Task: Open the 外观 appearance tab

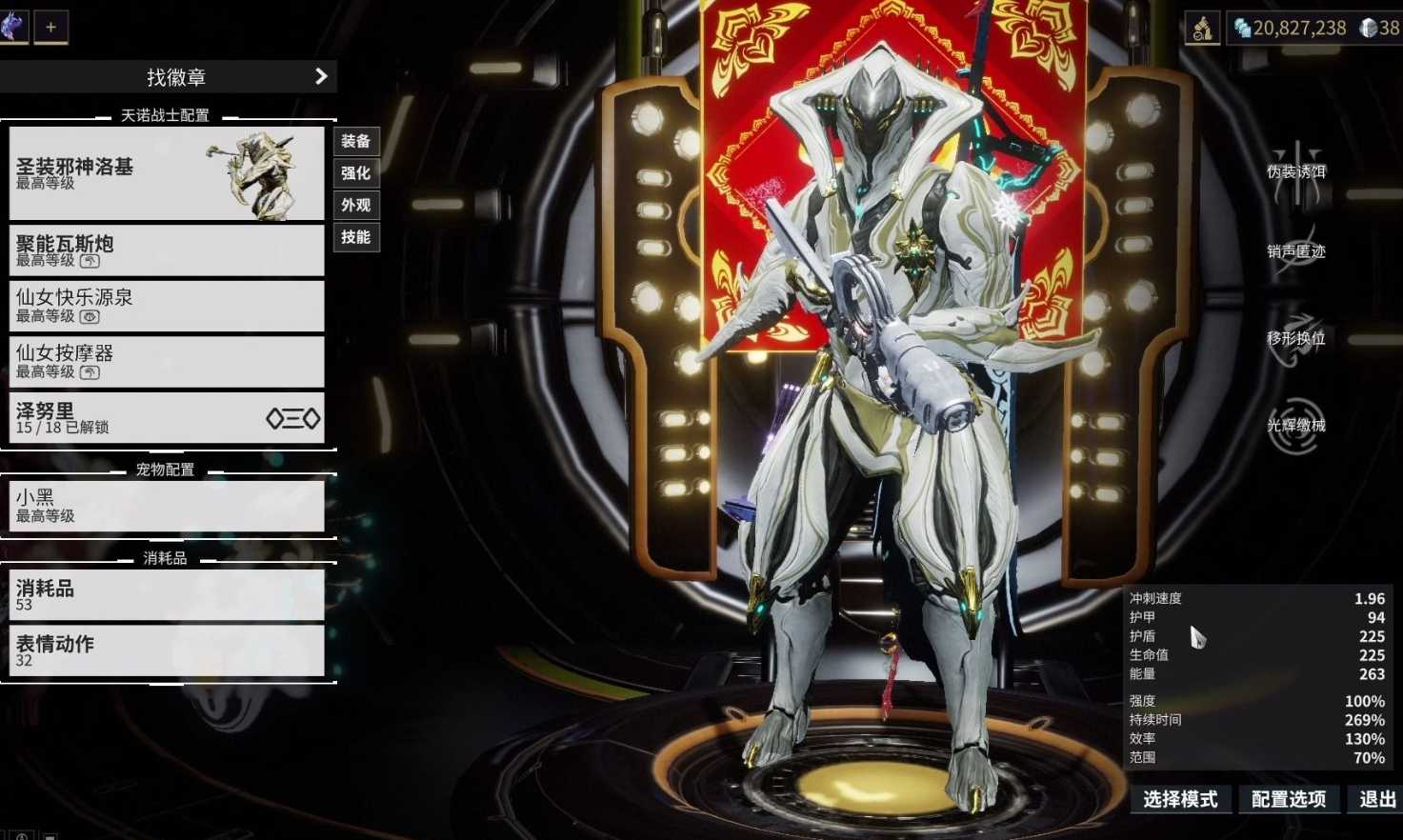Action: point(356,205)
